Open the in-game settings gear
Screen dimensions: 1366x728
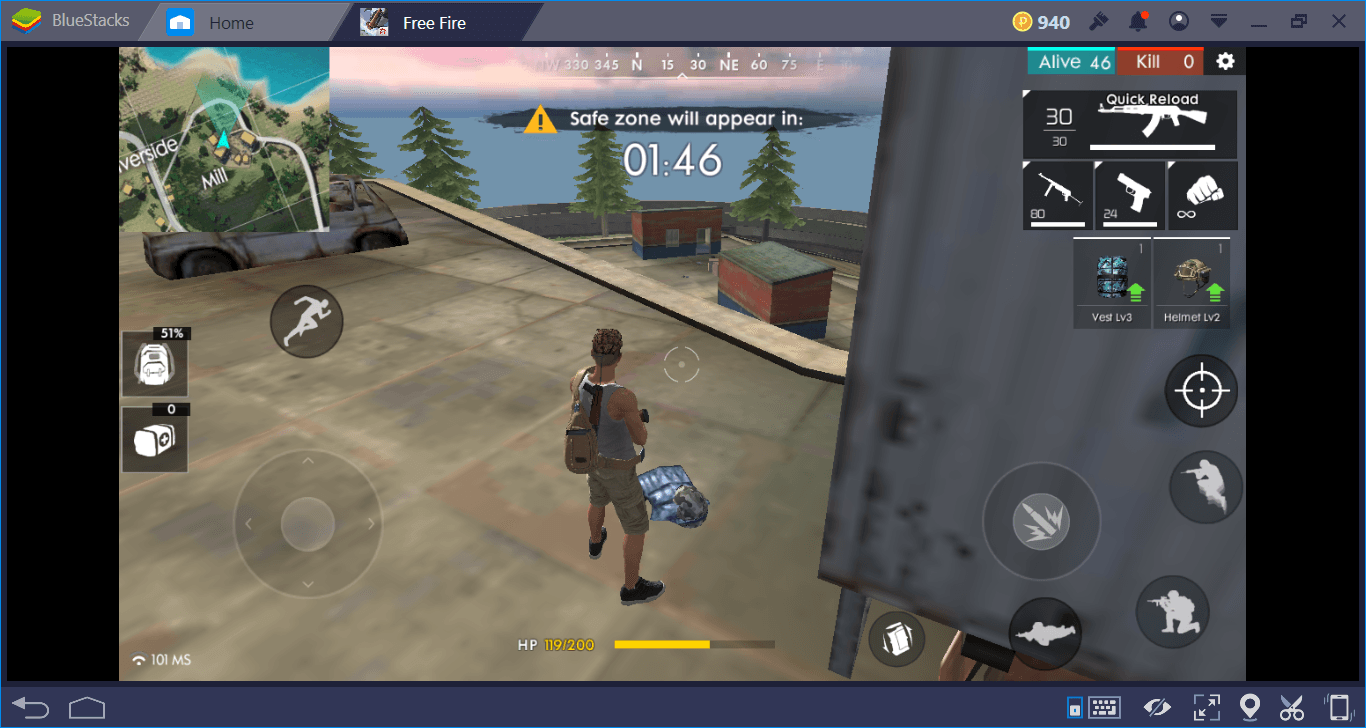tap(1225, 60)
